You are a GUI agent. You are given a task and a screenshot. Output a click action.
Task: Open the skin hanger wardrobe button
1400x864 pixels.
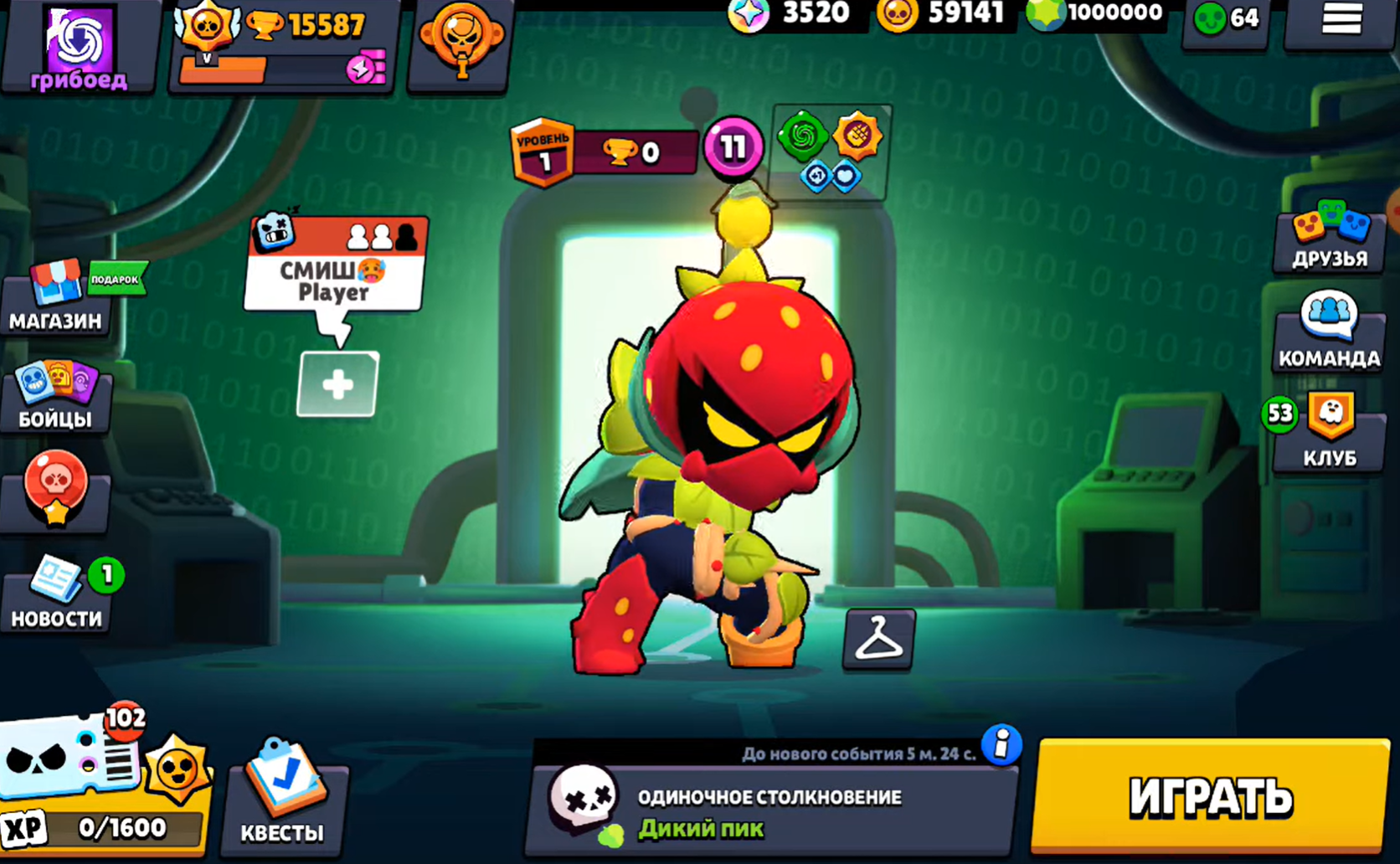coord(878,640)
